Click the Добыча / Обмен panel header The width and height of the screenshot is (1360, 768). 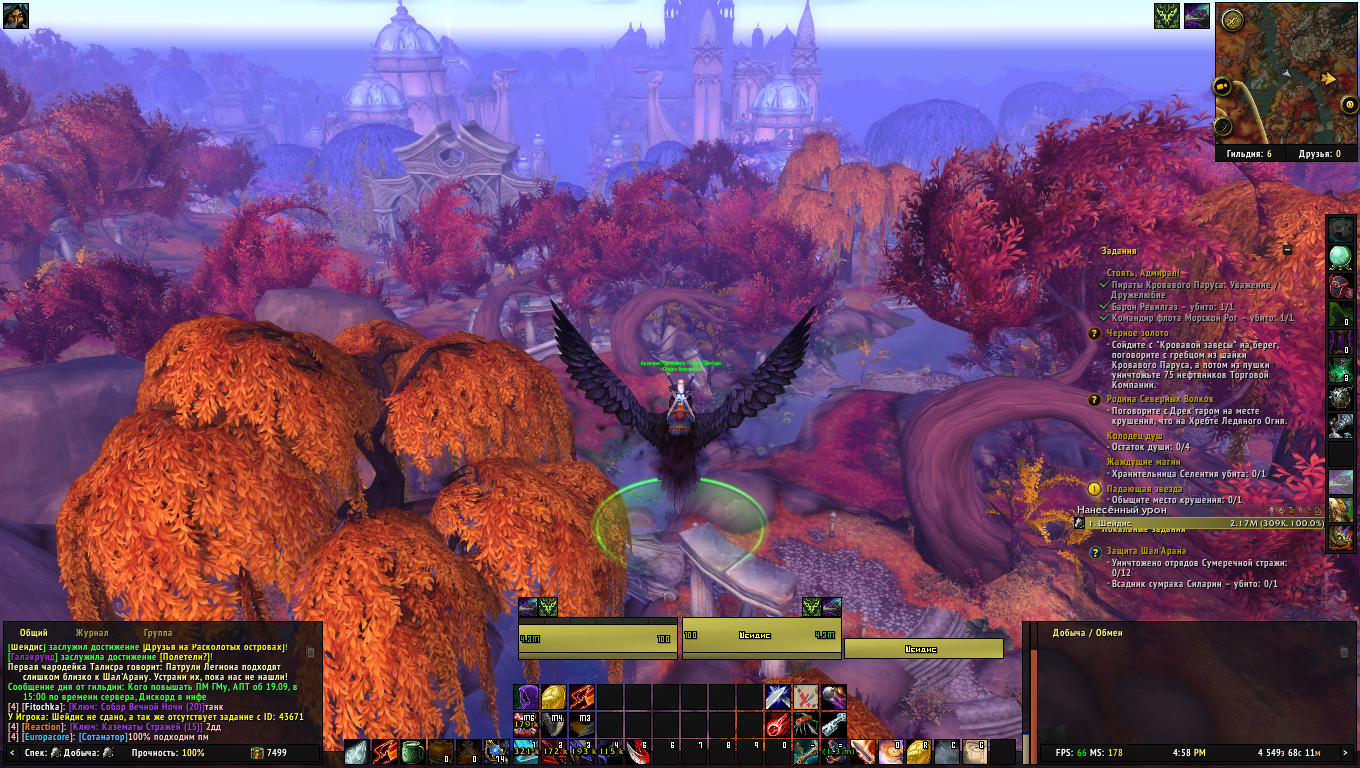pyautogui.click(x=1088, y=633)
